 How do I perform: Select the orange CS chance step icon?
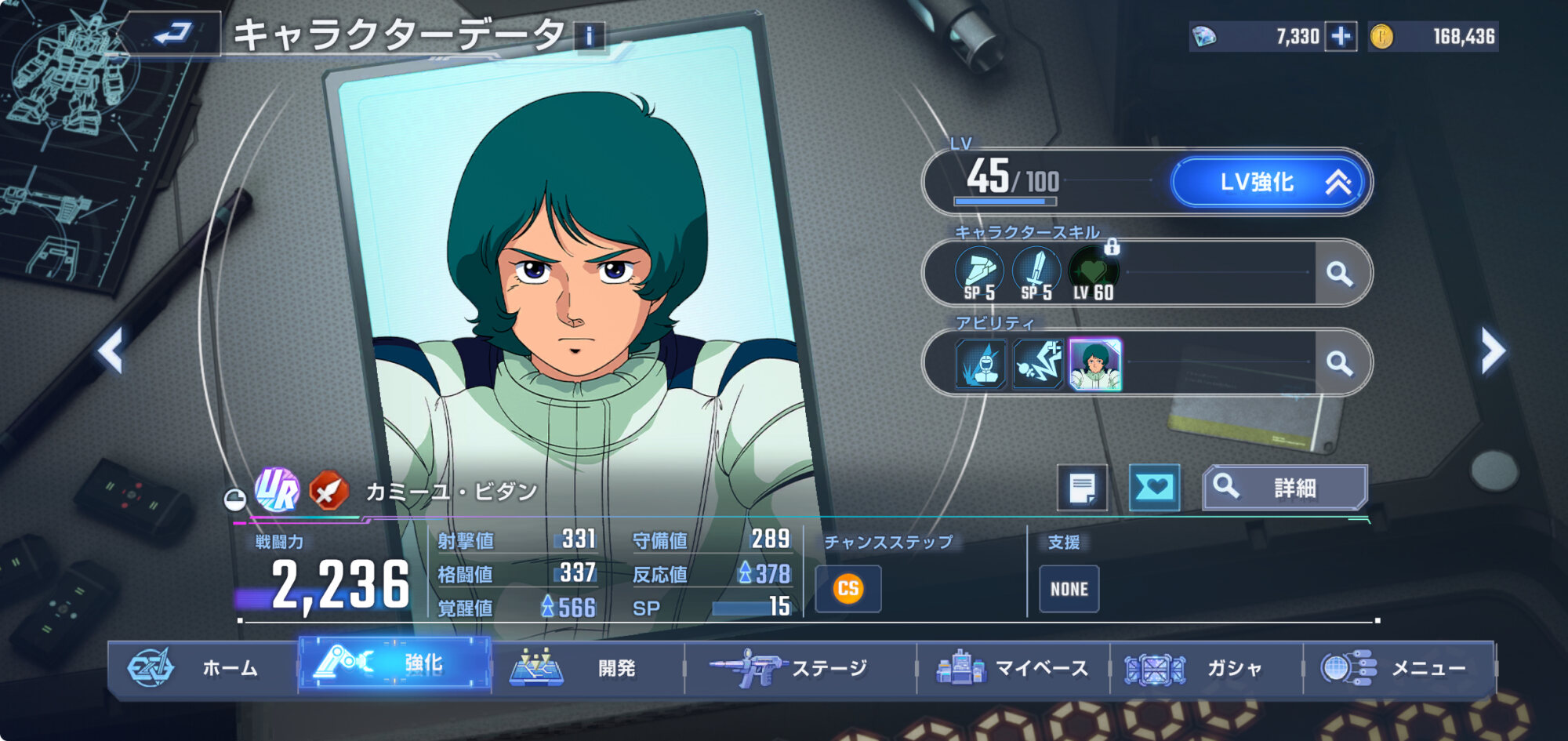(x=848, y=589)
